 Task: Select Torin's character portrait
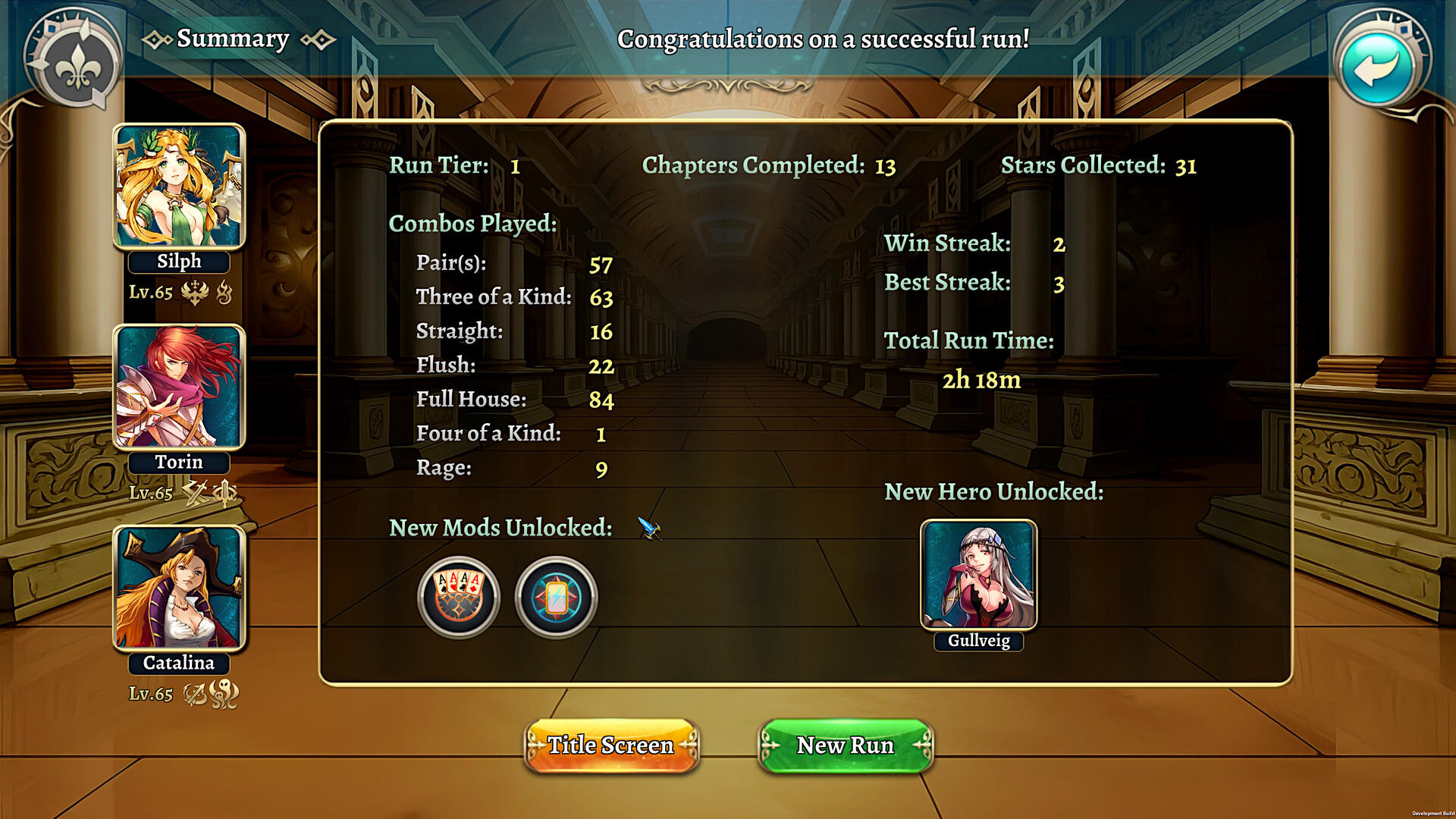click(x=178, y=387)
